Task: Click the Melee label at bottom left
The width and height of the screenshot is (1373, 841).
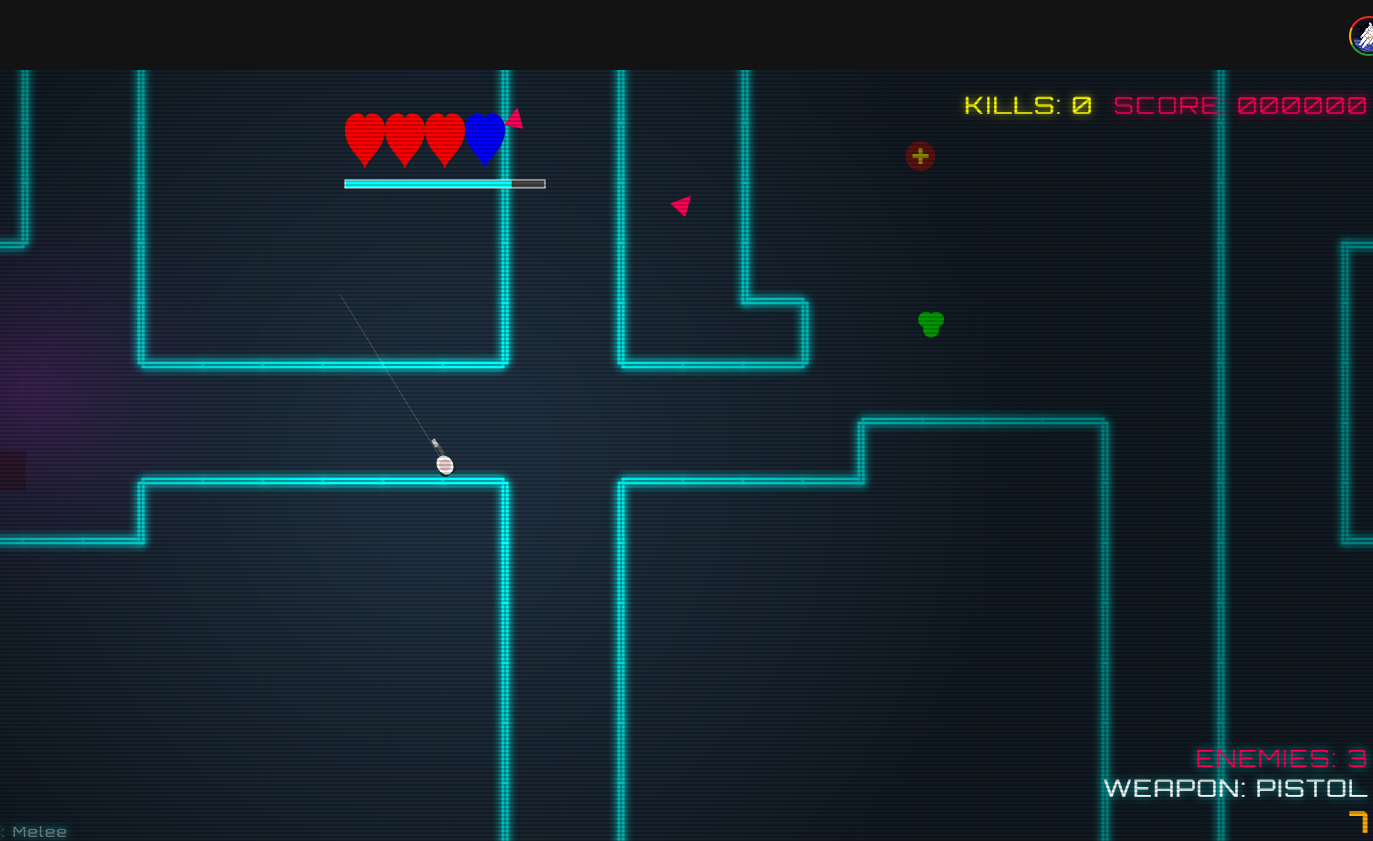Action: pyautogui.click(x=40, y=831)
